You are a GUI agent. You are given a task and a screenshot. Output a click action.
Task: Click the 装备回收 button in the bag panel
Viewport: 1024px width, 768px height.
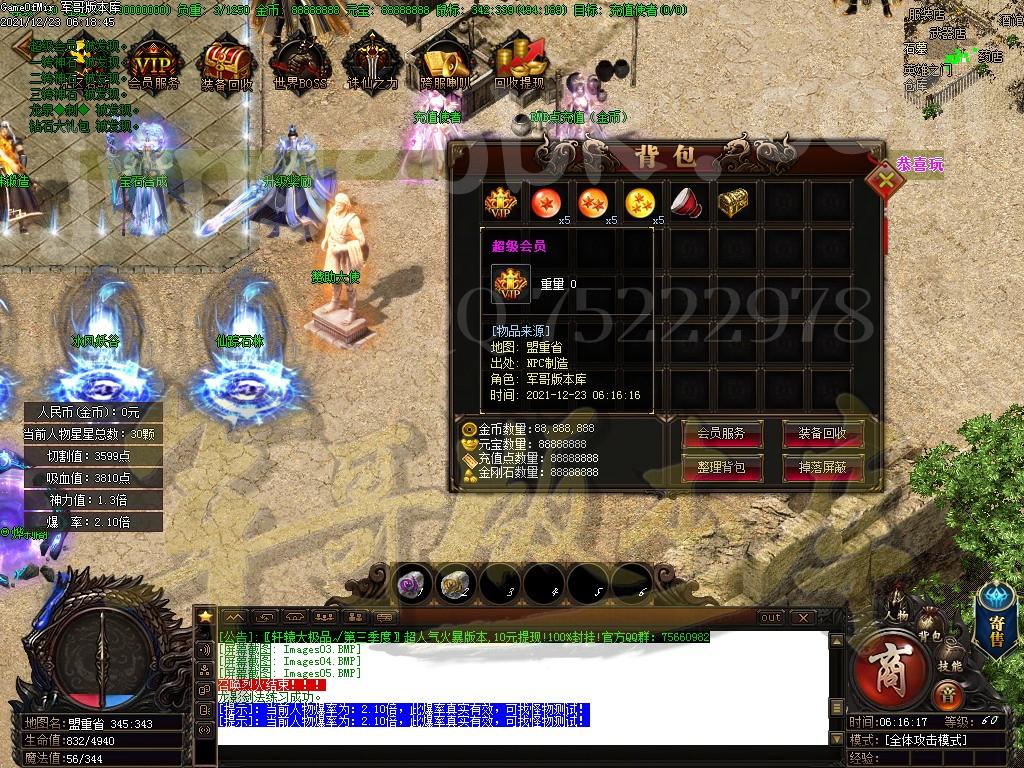coord(823,434)
